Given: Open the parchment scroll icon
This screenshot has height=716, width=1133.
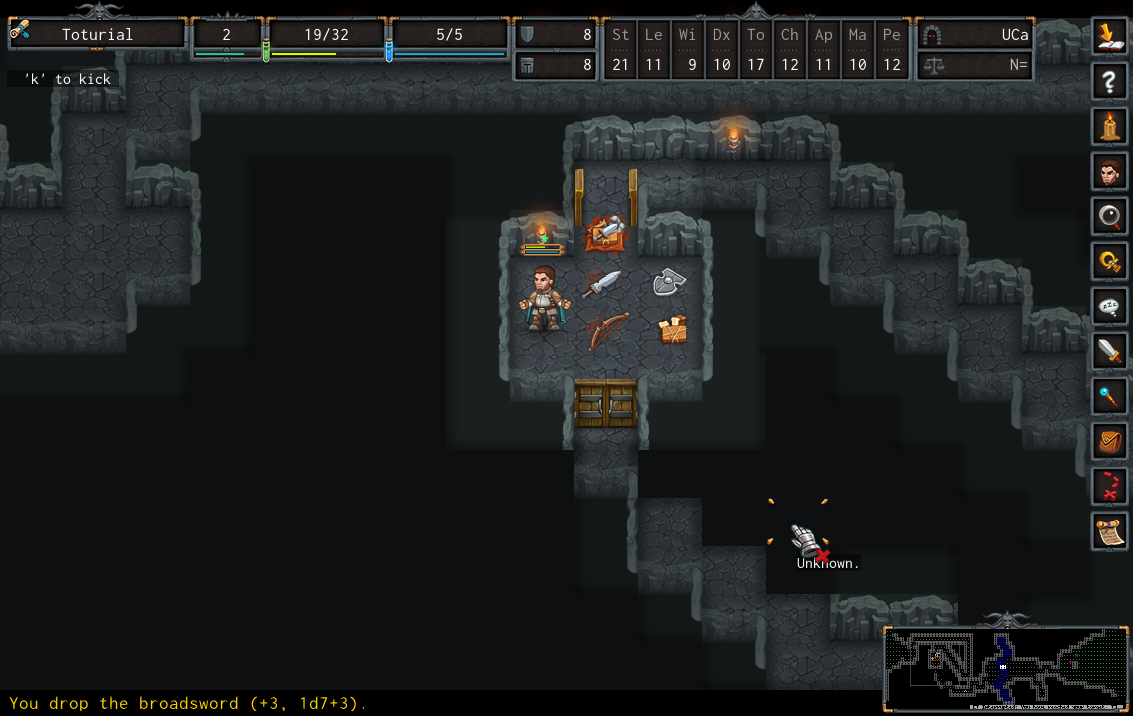Looking at the screenshot, I should pos(1109,532).
